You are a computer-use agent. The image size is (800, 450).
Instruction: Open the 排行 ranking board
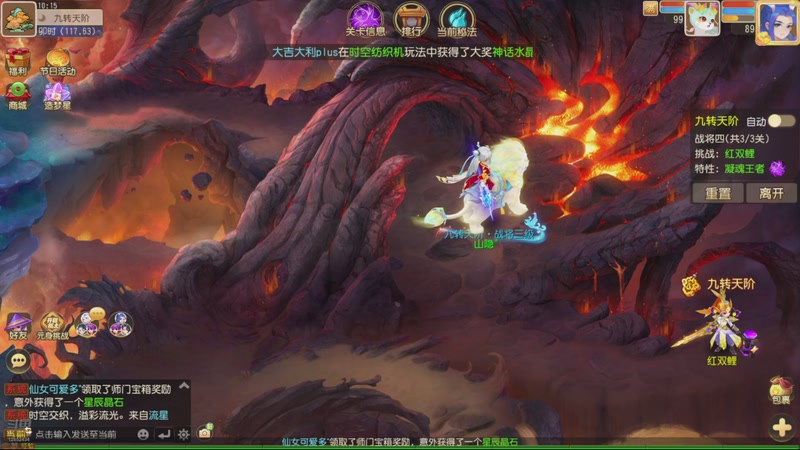[x=408, y=19]
